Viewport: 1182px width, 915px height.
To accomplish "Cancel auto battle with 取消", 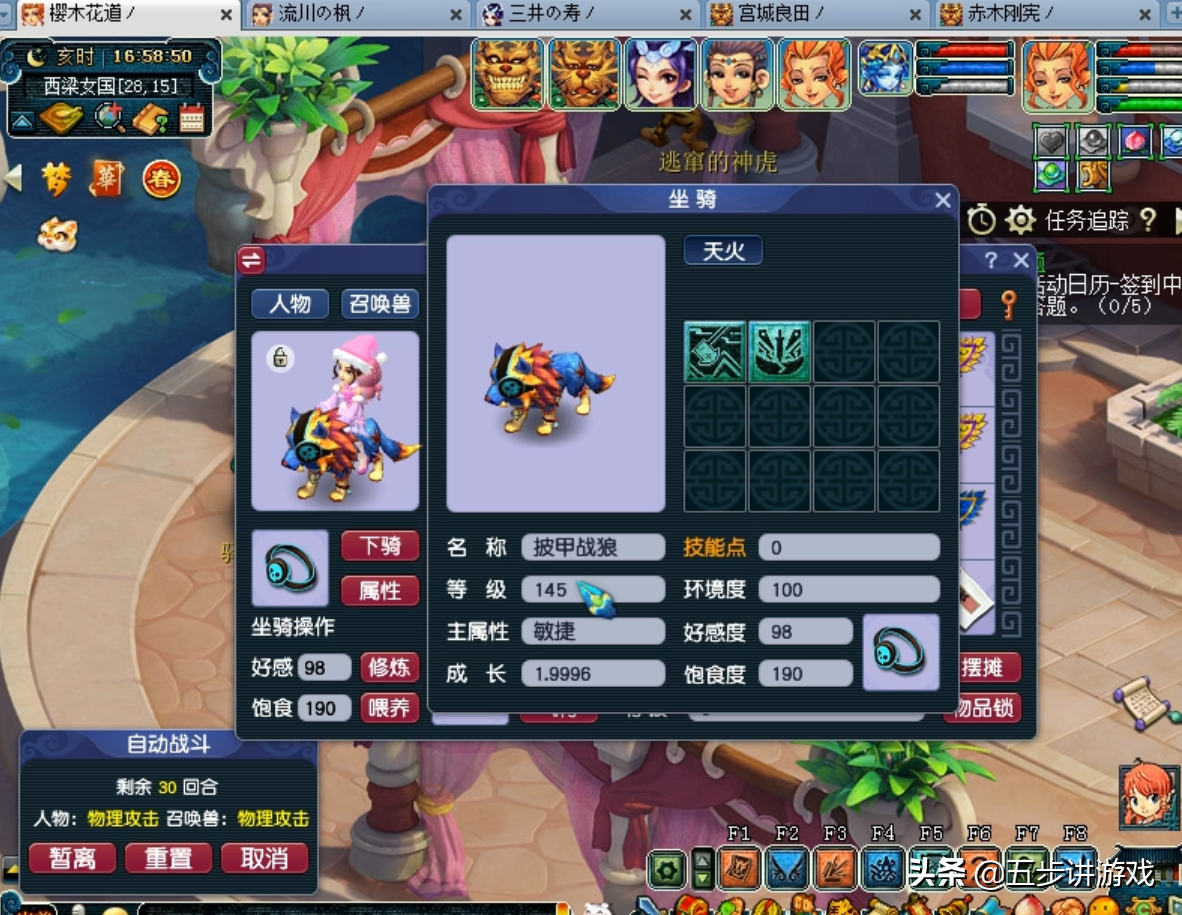I will coord(264,858).
